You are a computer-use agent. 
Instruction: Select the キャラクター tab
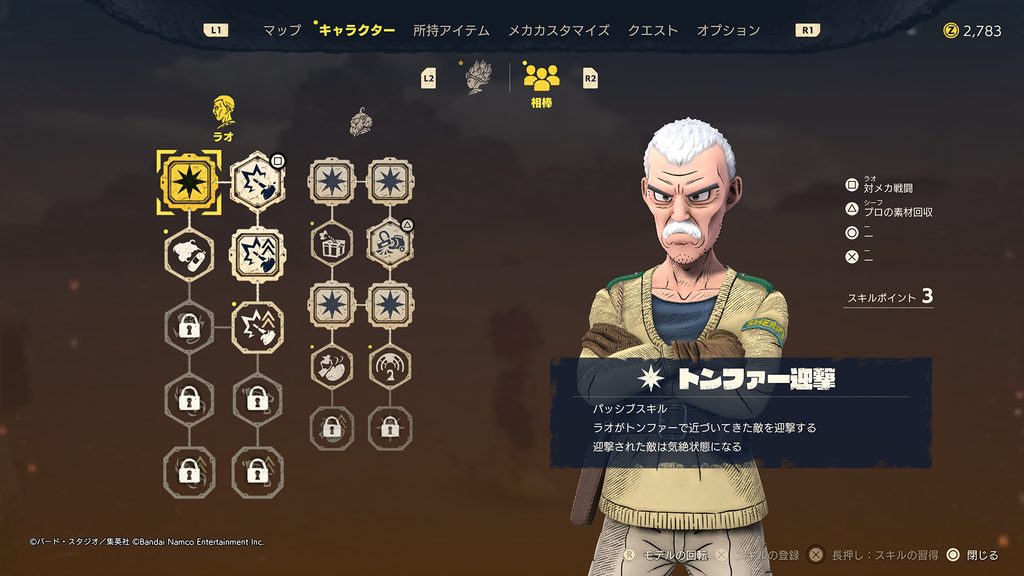point(357,30)
